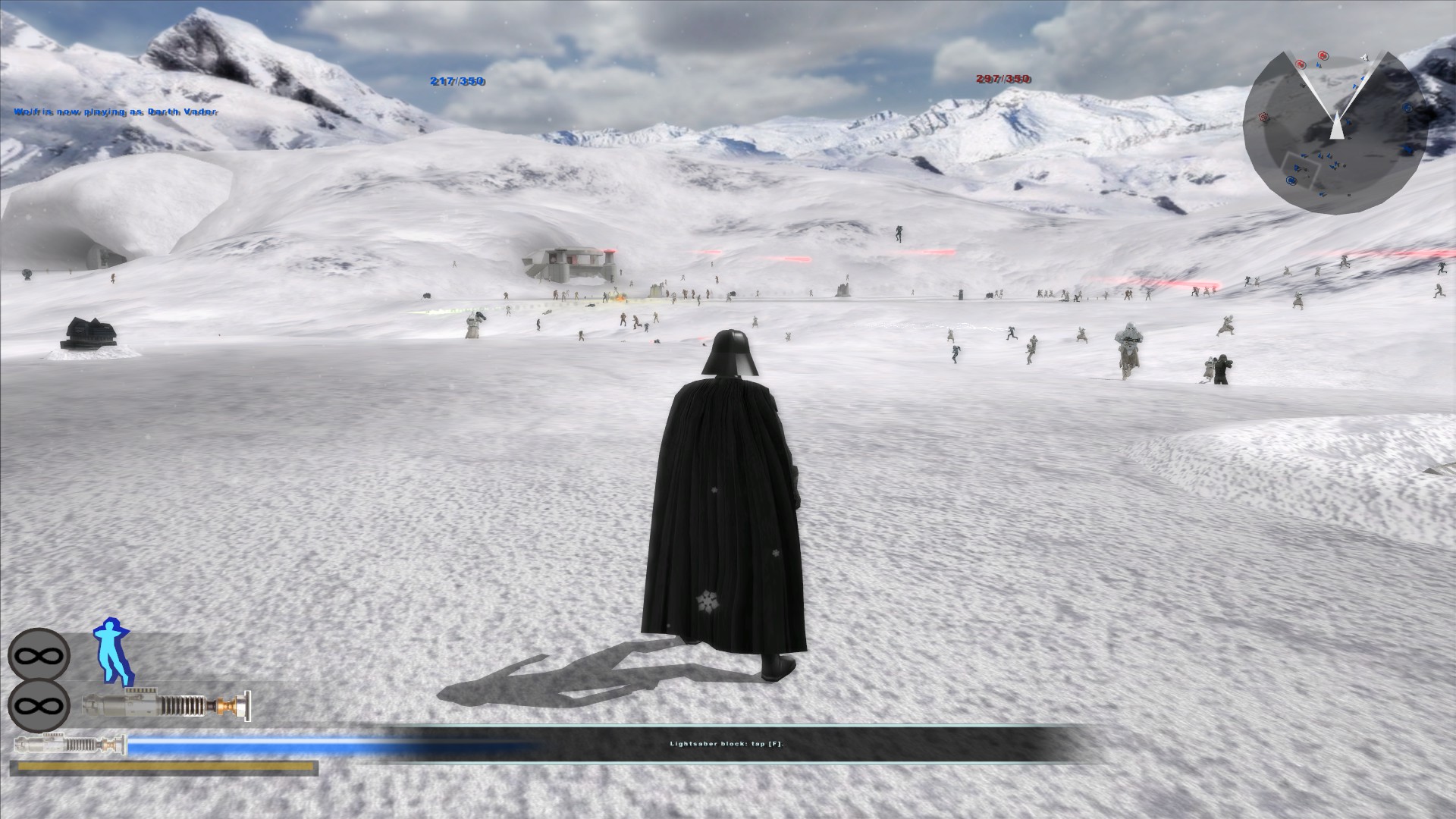Click the blue player stance figure icon
1456x819 pixels.
[112, 652]
